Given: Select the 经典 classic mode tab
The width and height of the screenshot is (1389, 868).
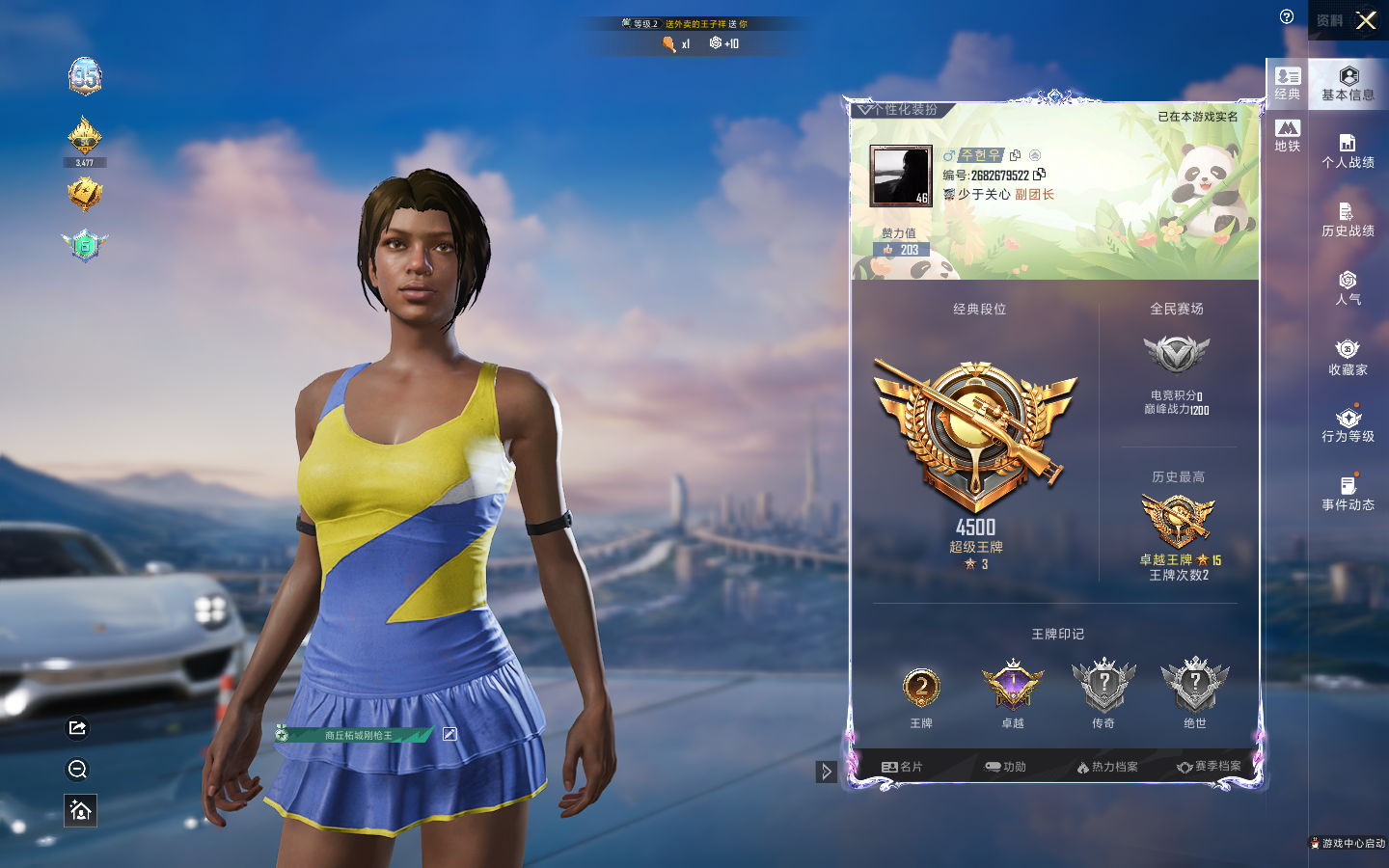Looking at the screenshot, I should 1288,83.
